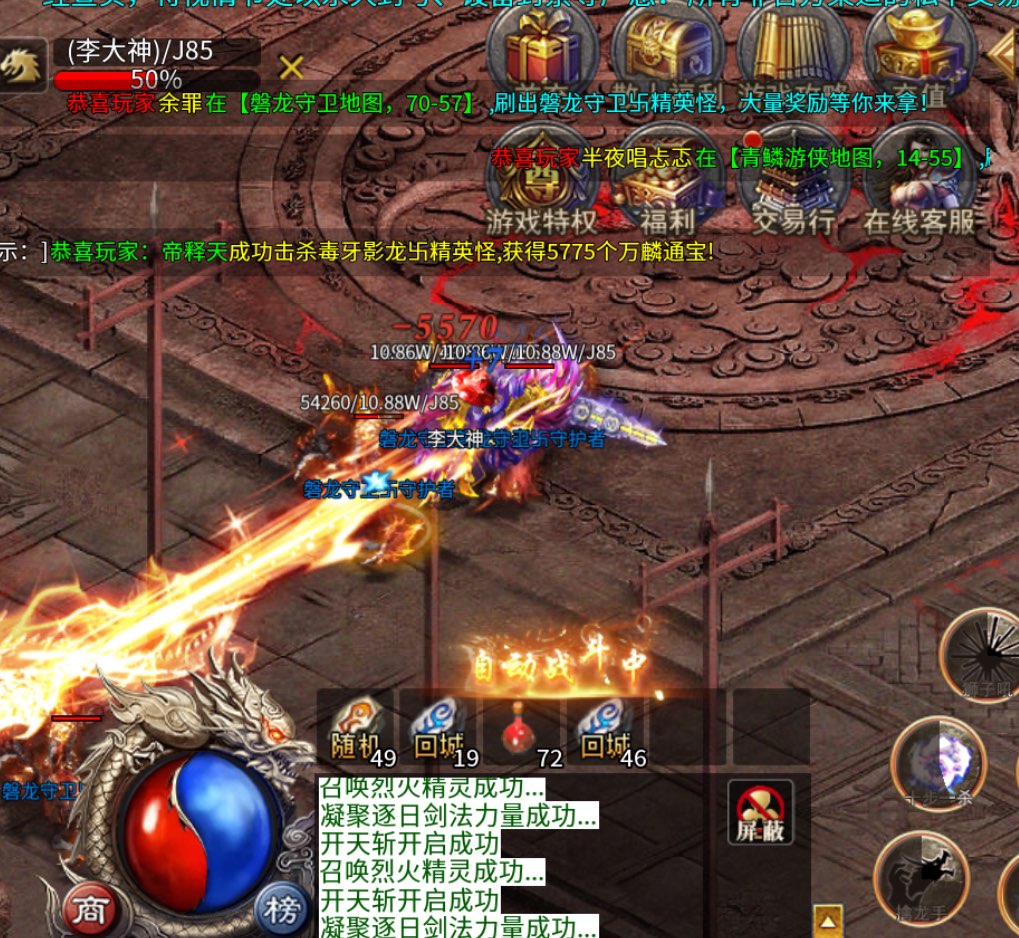Screen dimensions: 1019x938
Task: Open the 榜 ranking button
Action: [281, 909]
